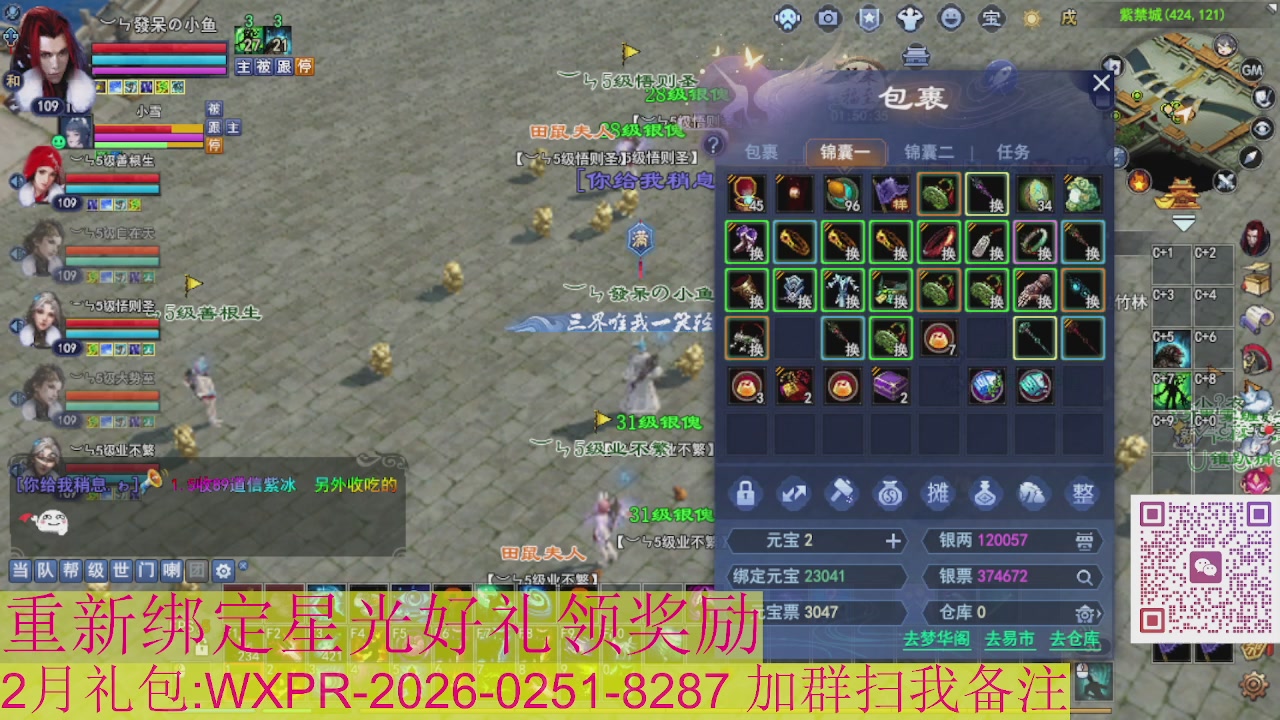Select the 摊 stall icon in the bag toolbar
The image size is (1280, 720).
click(937, 493)
